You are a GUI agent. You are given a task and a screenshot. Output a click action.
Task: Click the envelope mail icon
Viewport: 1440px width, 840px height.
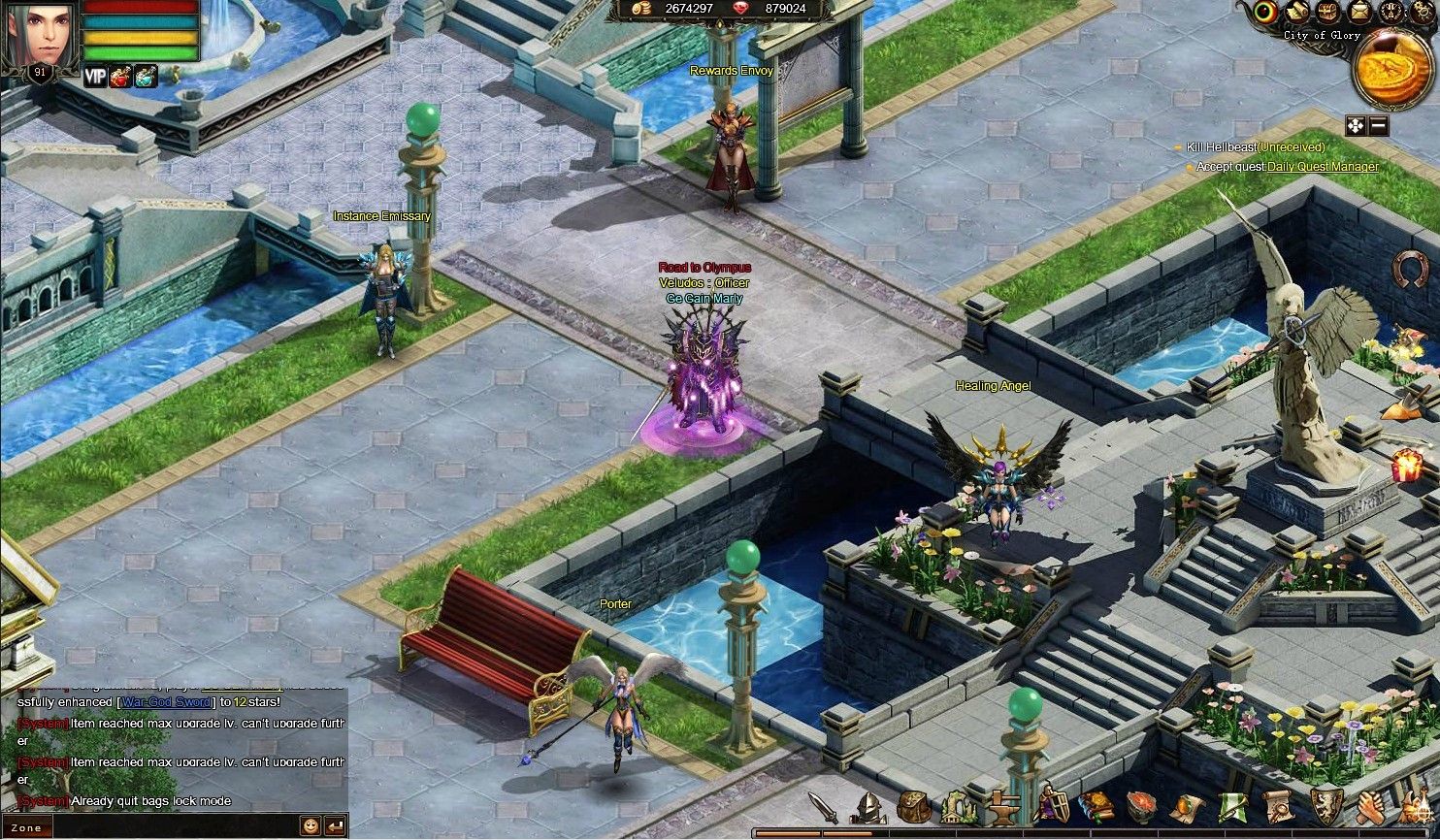[x=1360, y=12]
